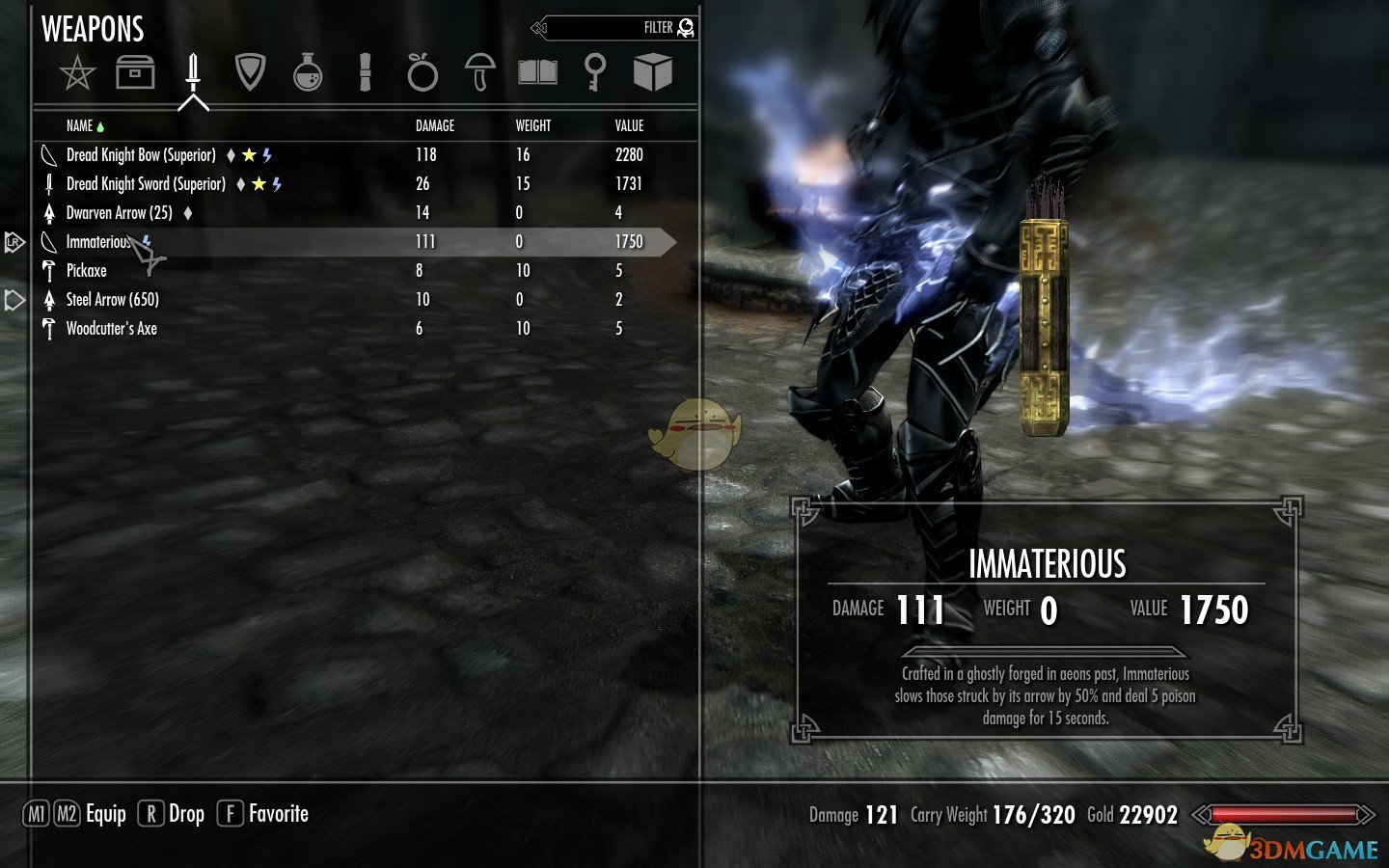
Task: Open the Books category
Action: [x=537, y=72]
